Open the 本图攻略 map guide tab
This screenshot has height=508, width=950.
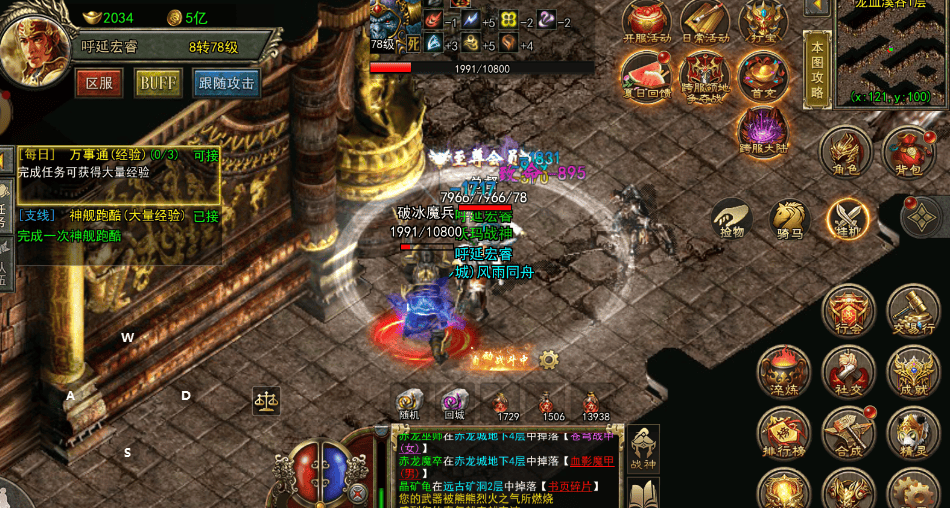pos(818,69)
